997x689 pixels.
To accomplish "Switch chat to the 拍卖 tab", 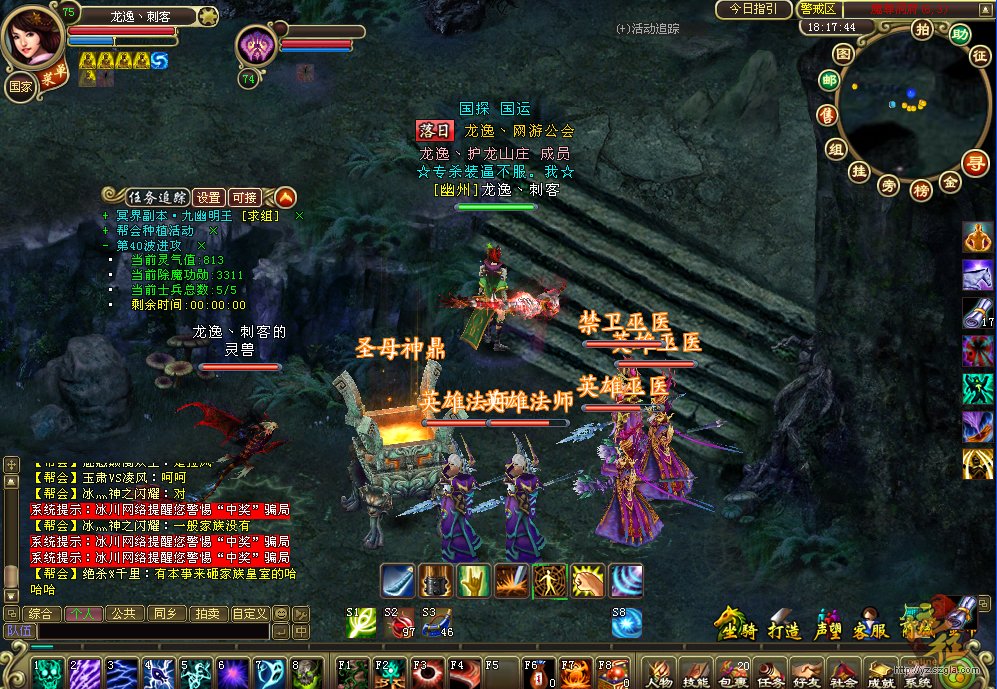I will 206,613.
